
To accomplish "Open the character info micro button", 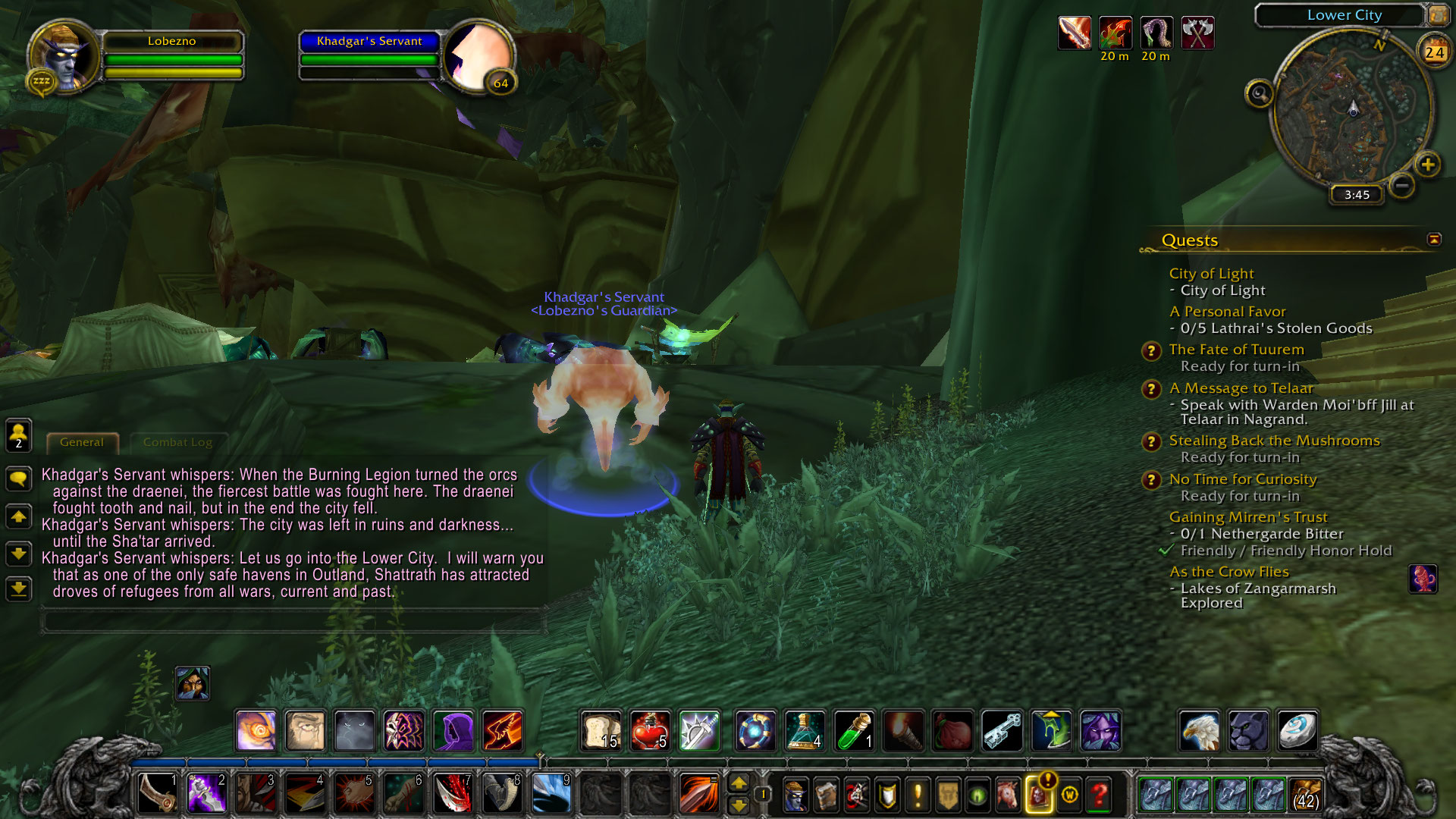I will 795,795.
